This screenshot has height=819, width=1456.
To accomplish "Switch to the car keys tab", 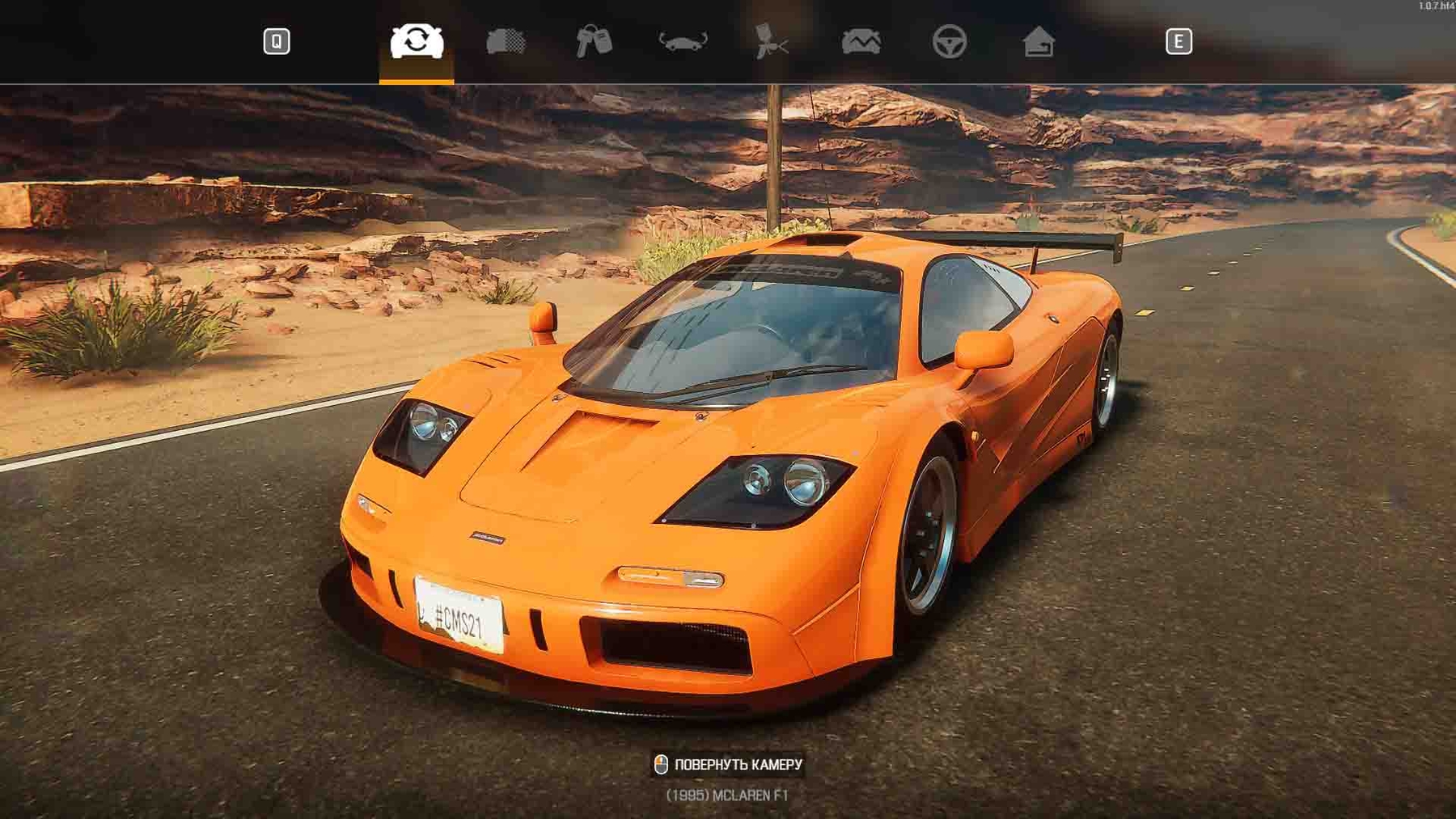I will (594, 41).
